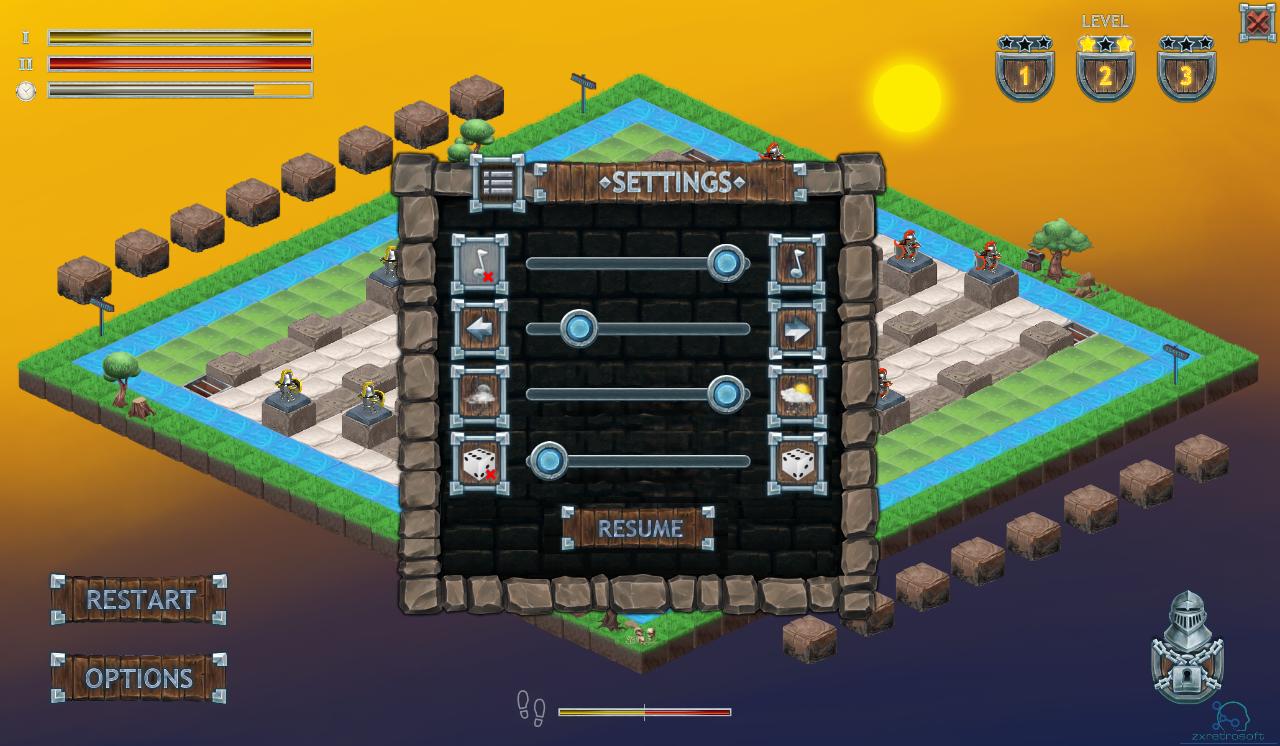Click the lit stars above Level 2 shield
This screenshot has width=1280, height=746.
pos(1104,41)
